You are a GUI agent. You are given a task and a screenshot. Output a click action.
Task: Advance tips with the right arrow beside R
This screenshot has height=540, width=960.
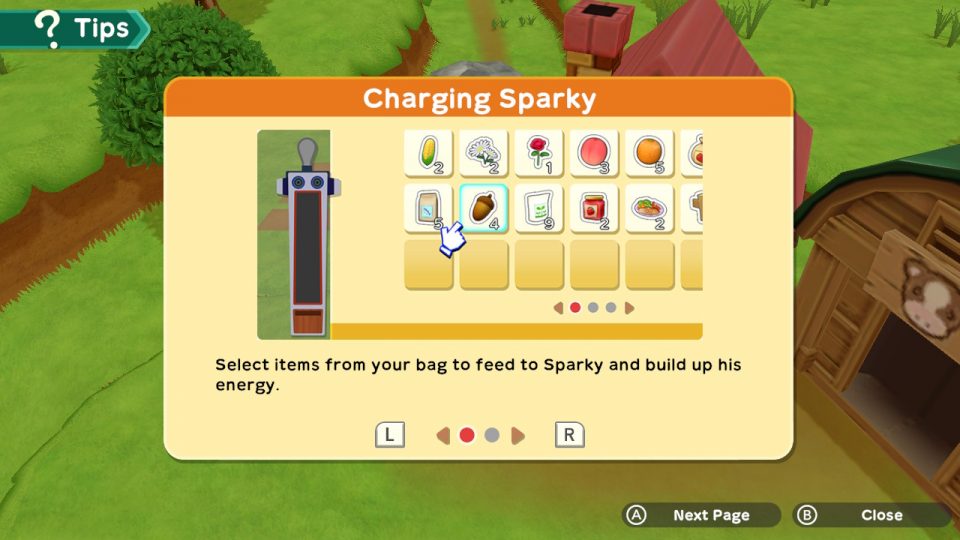(x=518, y=435)
